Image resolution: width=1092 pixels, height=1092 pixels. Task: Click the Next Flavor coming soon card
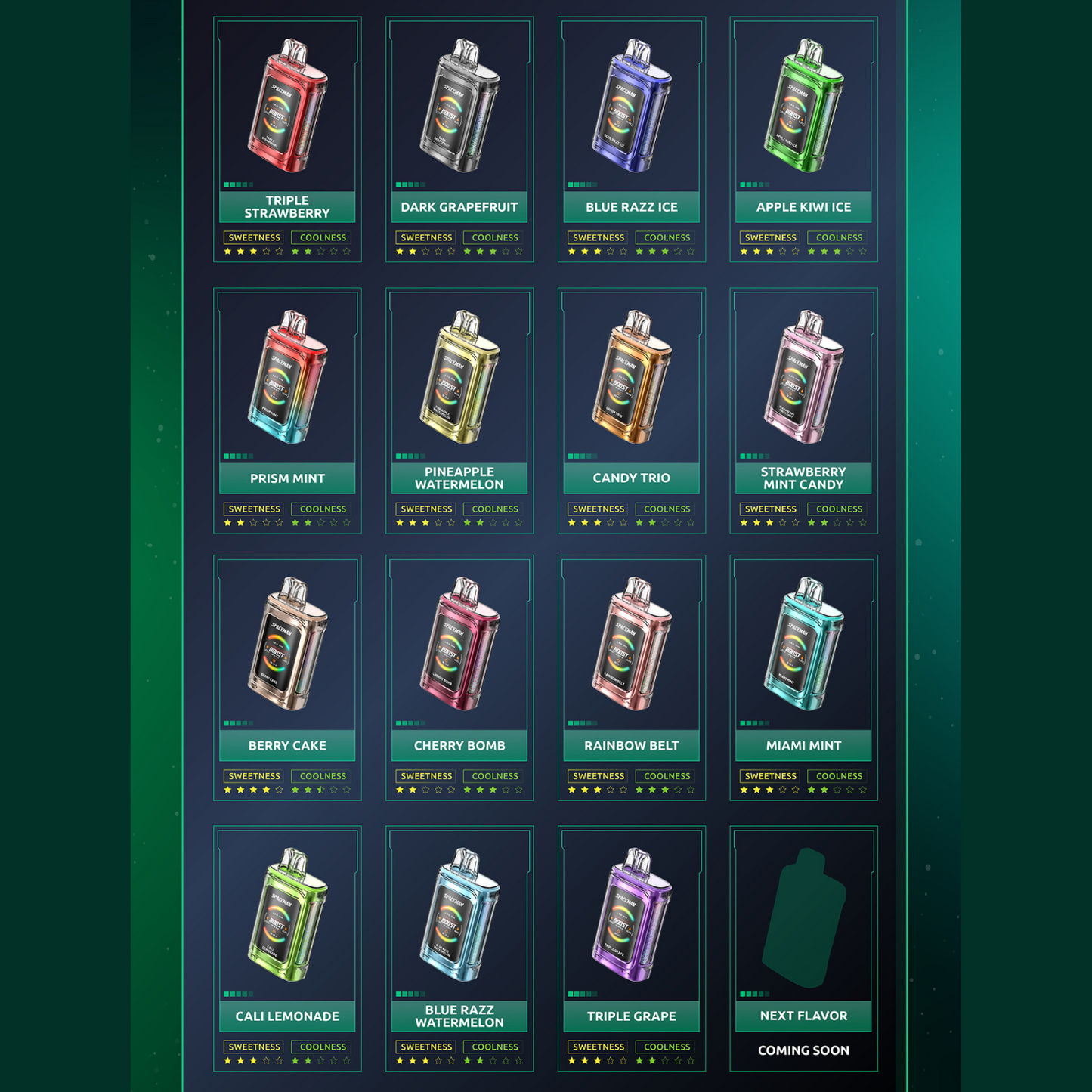[803, 948]
